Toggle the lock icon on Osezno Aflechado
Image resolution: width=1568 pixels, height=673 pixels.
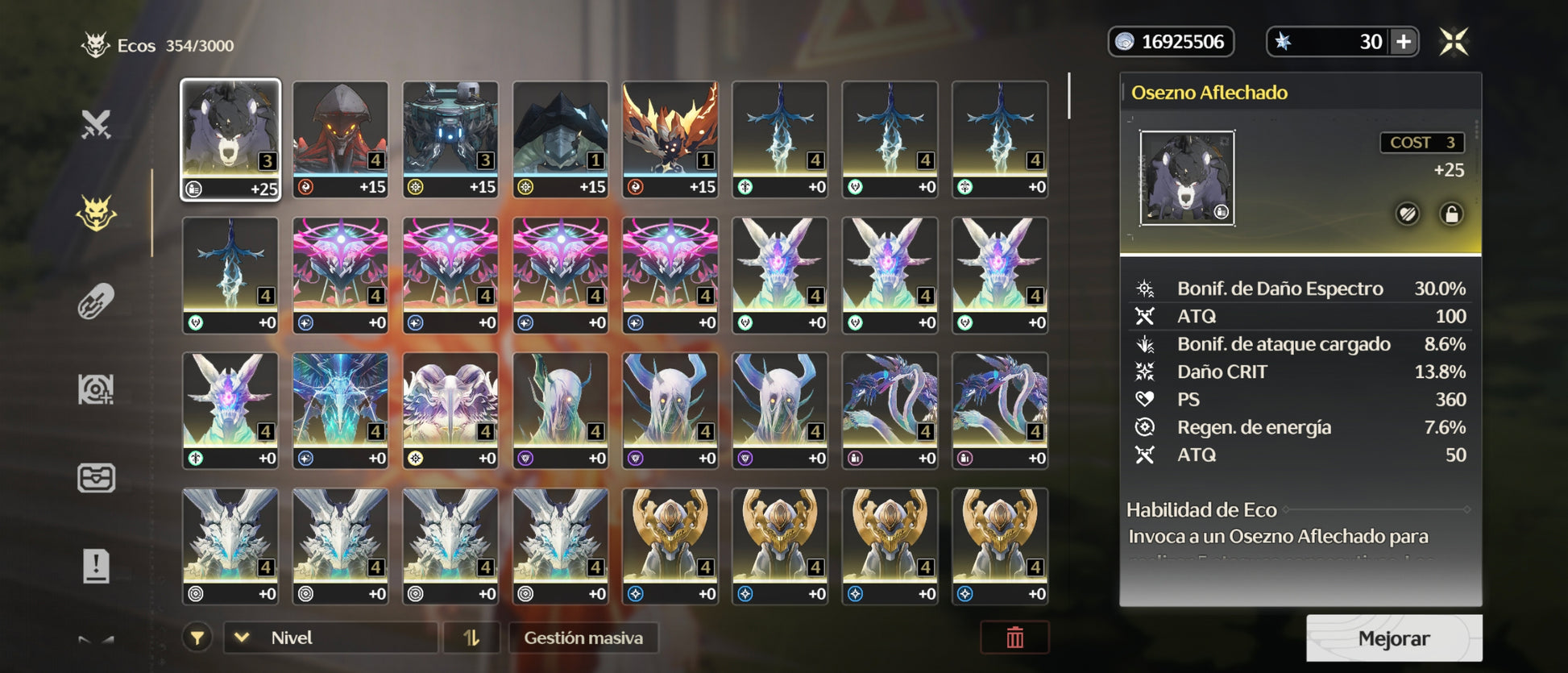click(1451, 214)
